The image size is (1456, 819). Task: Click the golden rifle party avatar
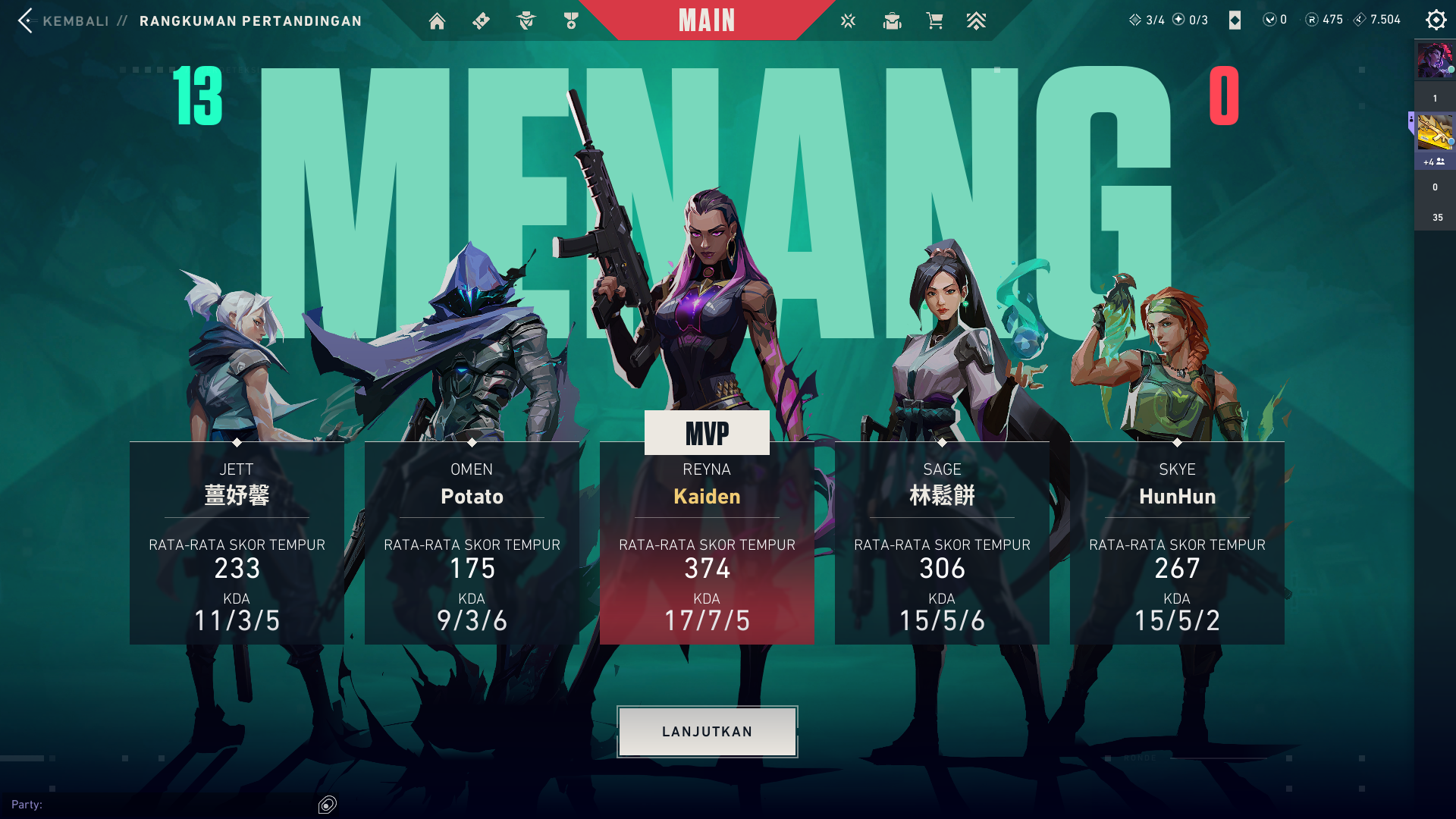[x=1435, y=132]
